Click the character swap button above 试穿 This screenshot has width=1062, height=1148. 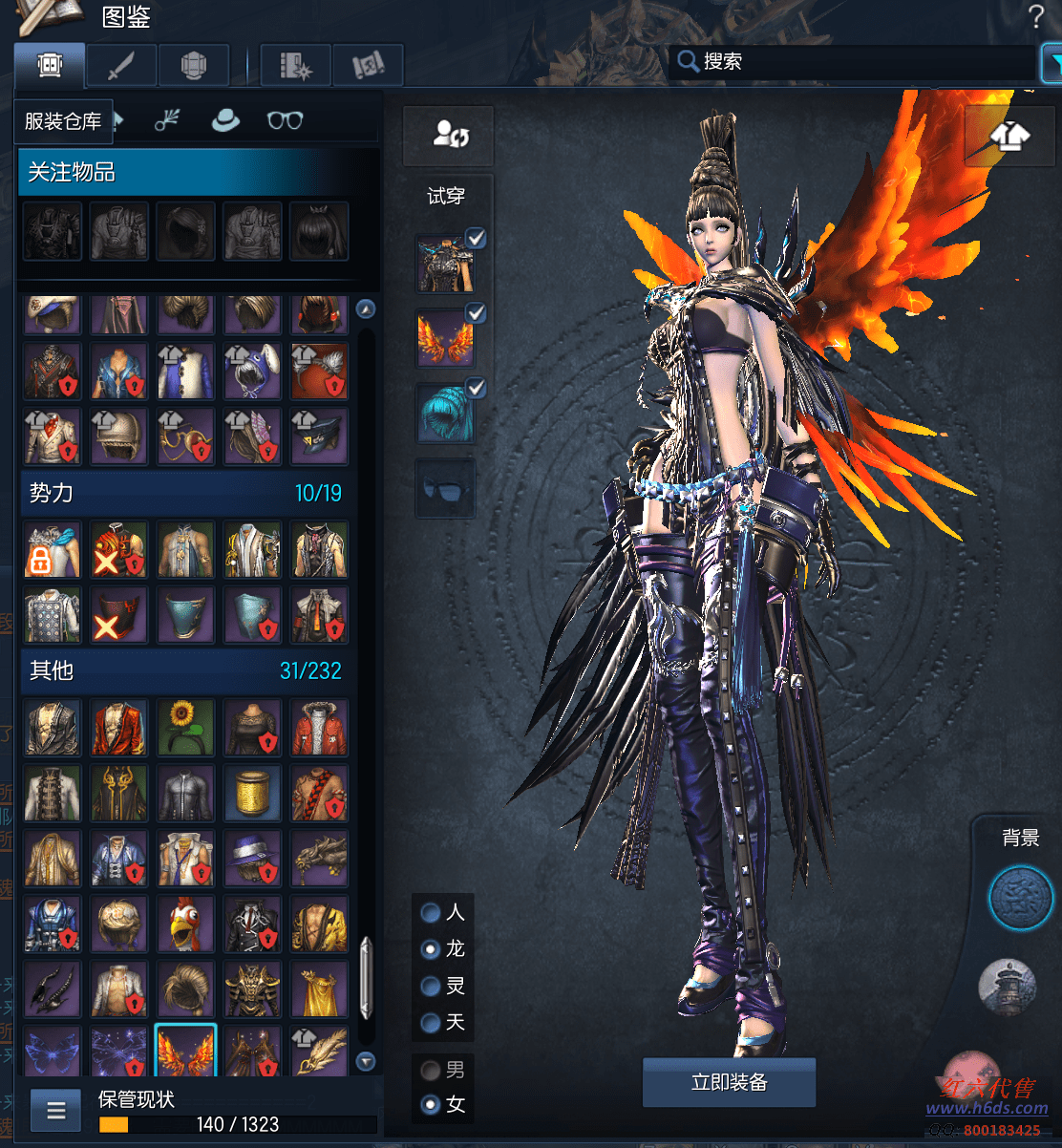[449, 135]
